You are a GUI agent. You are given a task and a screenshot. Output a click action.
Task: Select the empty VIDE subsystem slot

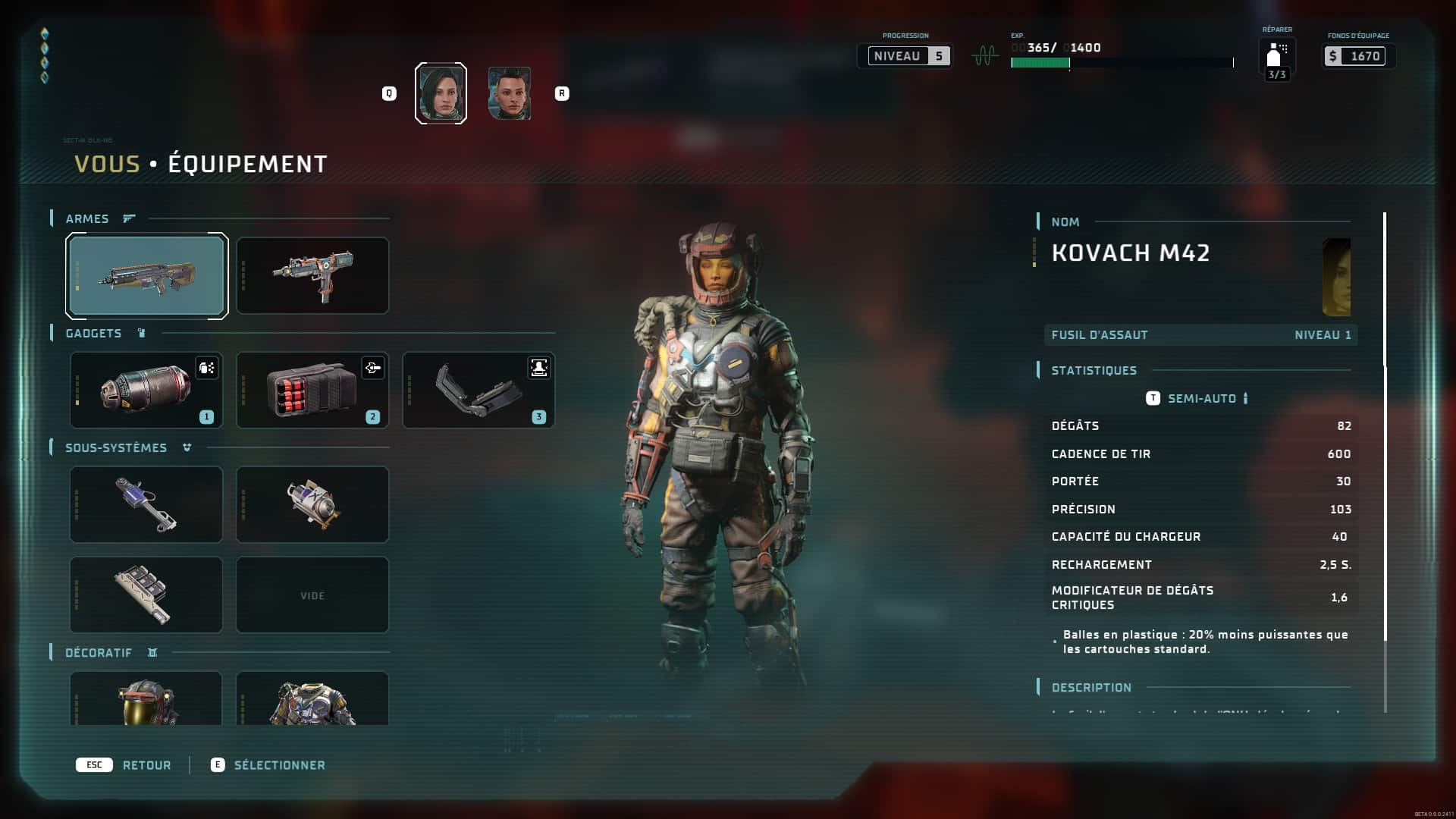tap(312, 595)
